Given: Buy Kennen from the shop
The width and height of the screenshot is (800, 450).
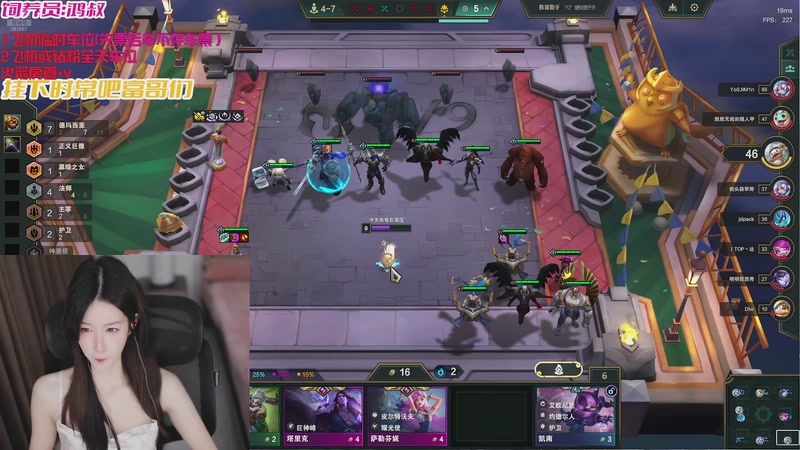Looking at the screenshot, I should pyautogui.click(x=575, y=410).
